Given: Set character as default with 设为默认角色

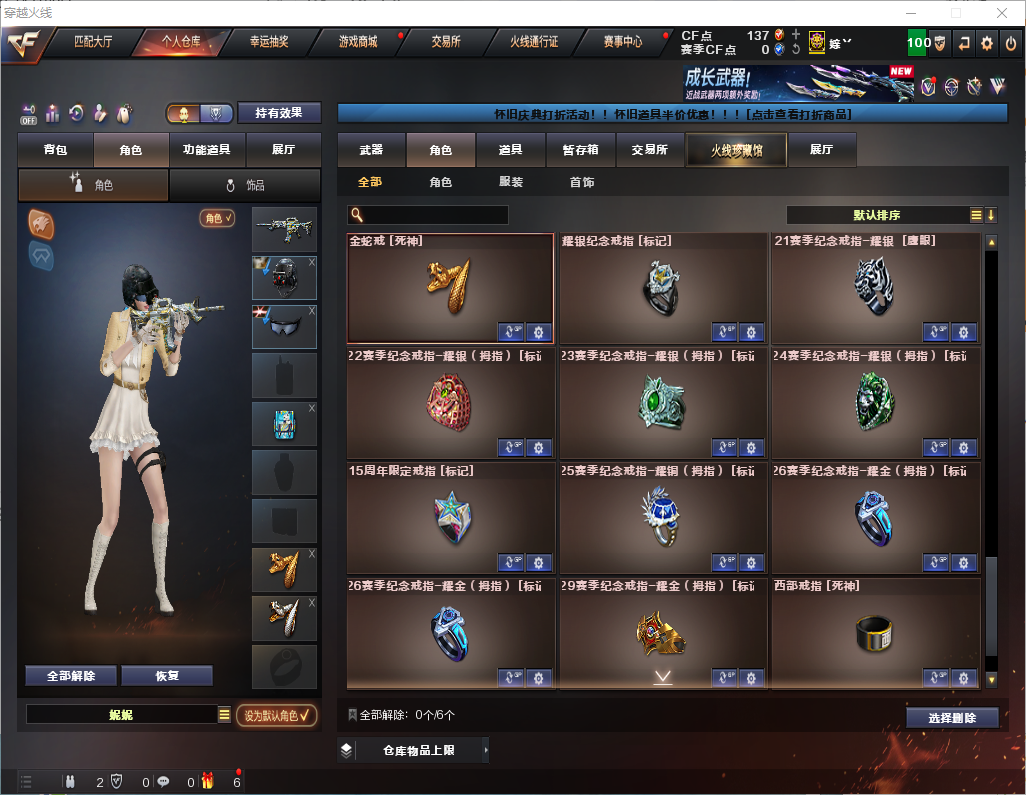Looking at the screenshot, I should (x=277, y=715).
